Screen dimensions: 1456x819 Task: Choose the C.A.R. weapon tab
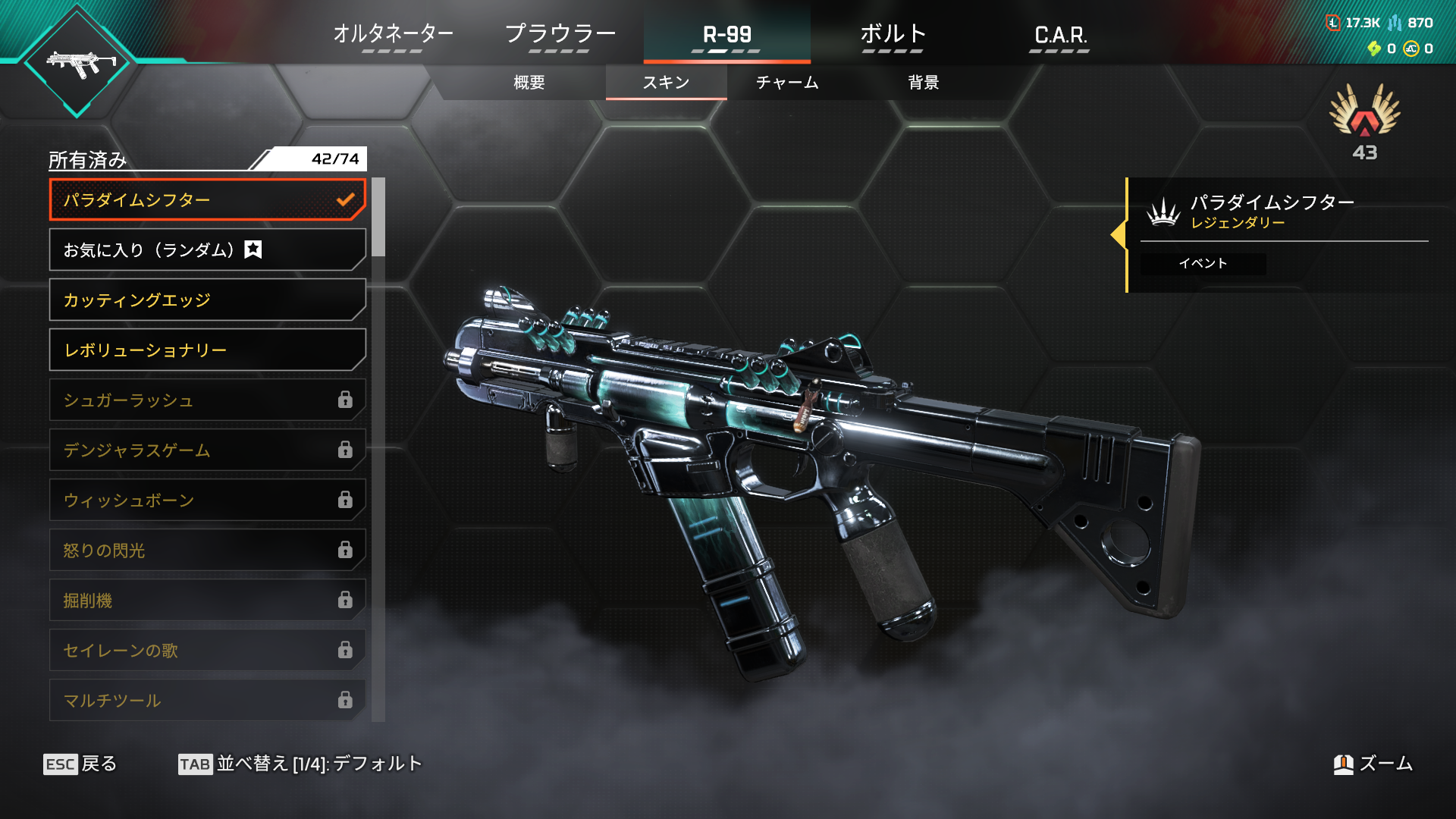pyautogui.click(x=1059, y=35)
